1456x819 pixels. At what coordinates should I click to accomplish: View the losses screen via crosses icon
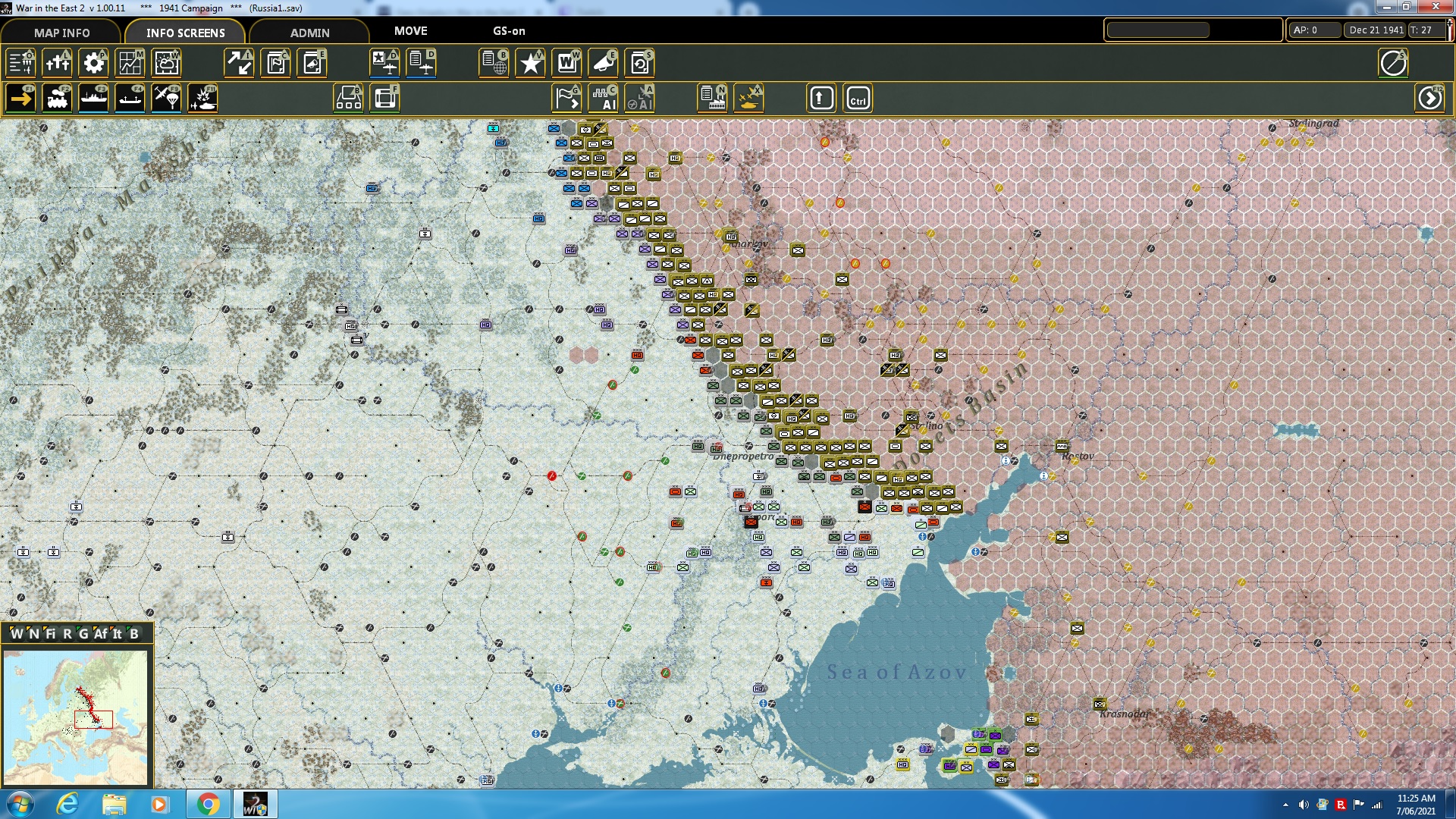(x=57, y=64)
